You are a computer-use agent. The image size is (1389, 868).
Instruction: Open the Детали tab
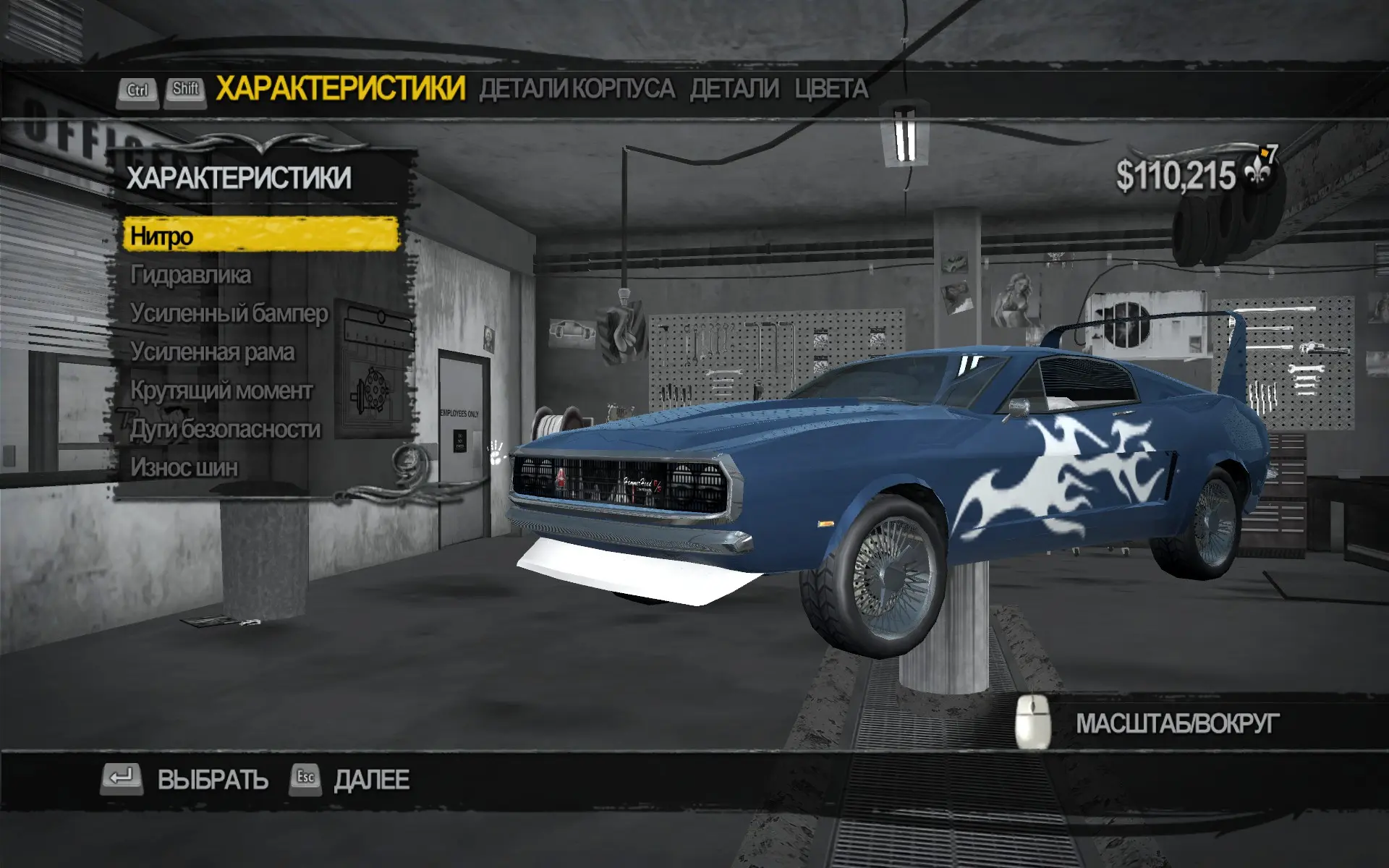click(x=734, y=89)
